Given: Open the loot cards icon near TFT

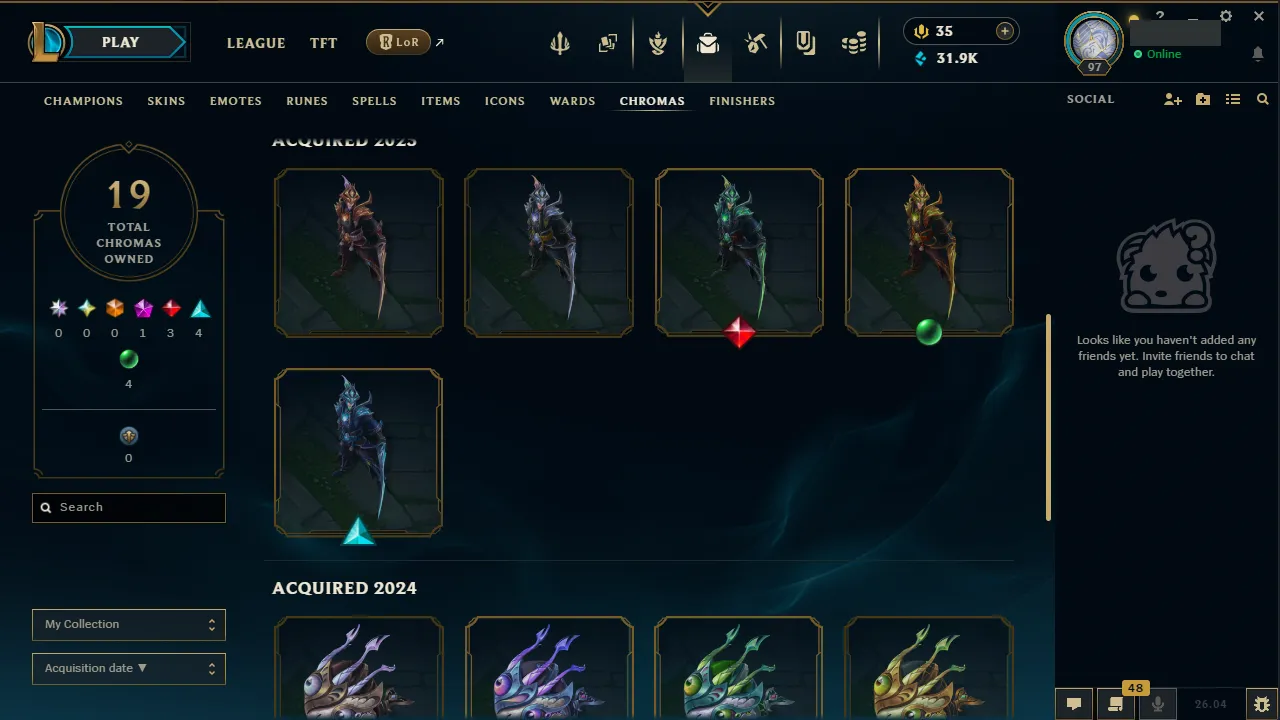Looking at the screenshot, I should (607, 43).
